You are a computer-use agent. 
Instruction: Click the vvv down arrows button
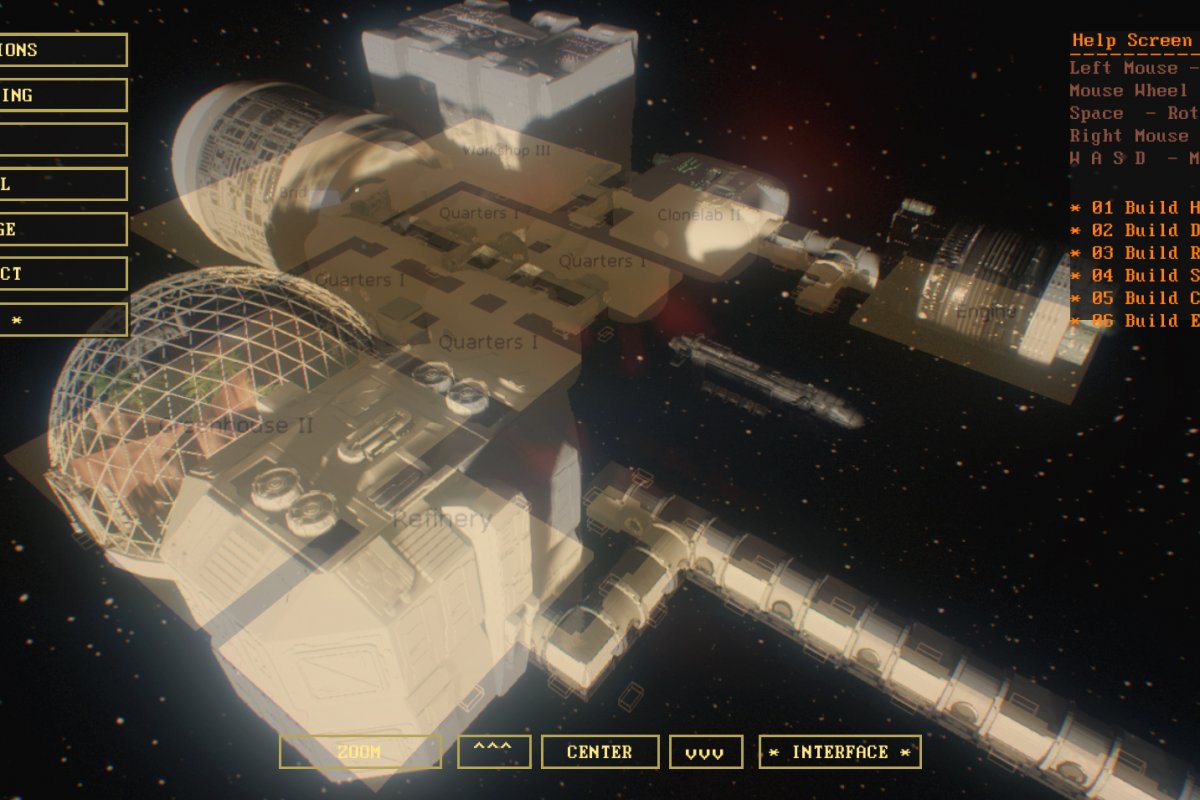coord(706,752)
